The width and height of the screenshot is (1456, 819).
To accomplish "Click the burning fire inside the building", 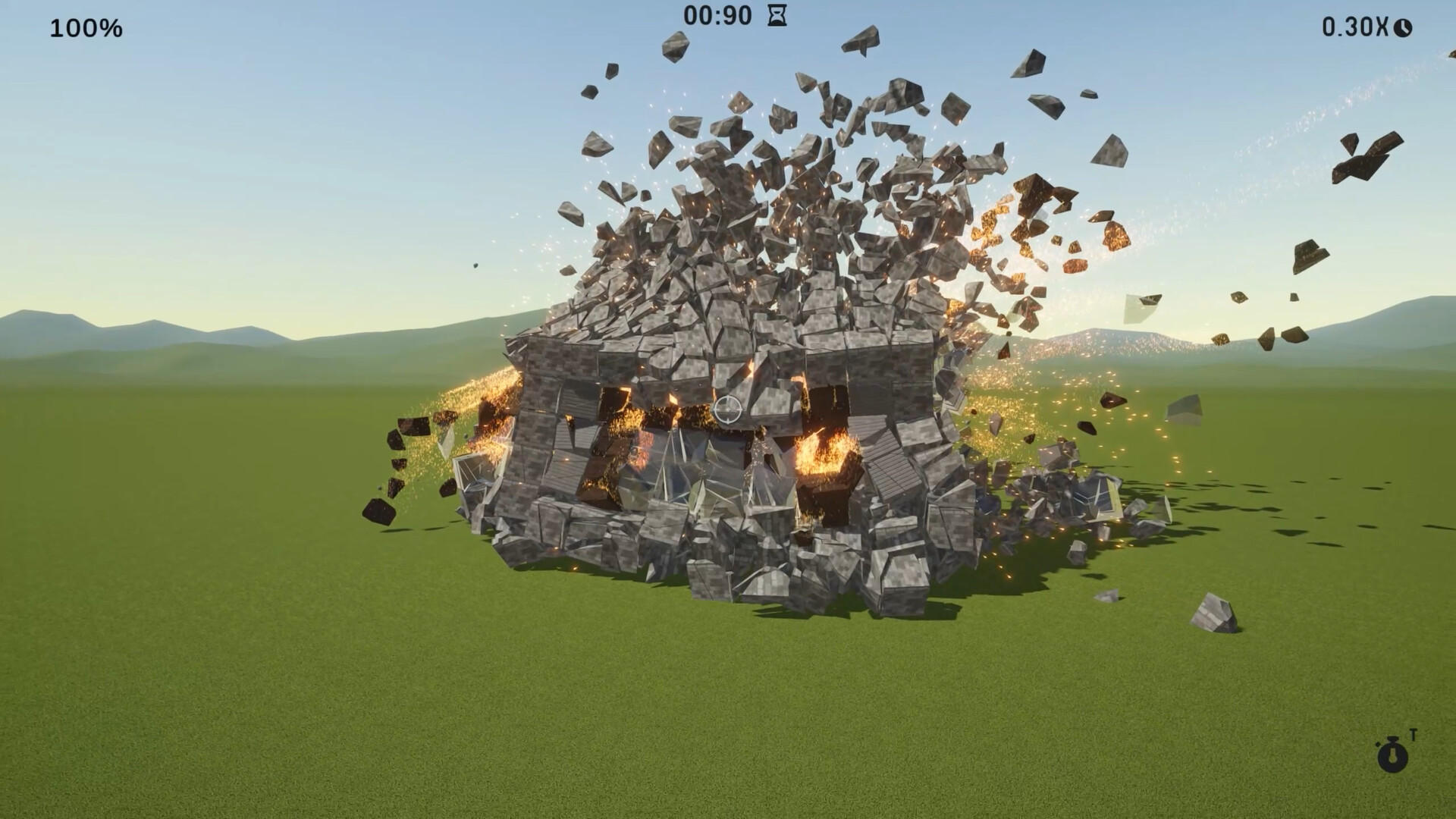I will point(827,455).
